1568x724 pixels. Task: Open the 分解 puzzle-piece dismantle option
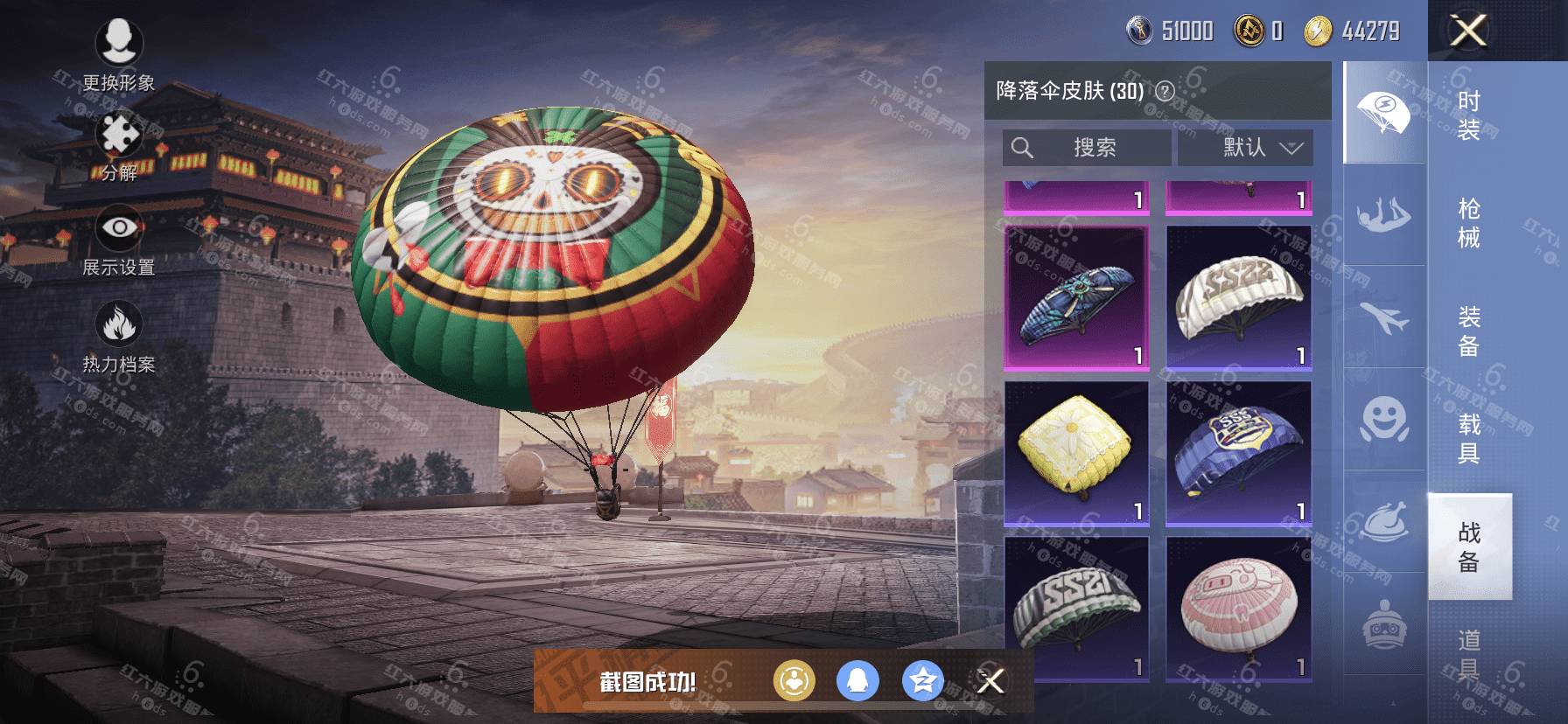tap(119, 147)
